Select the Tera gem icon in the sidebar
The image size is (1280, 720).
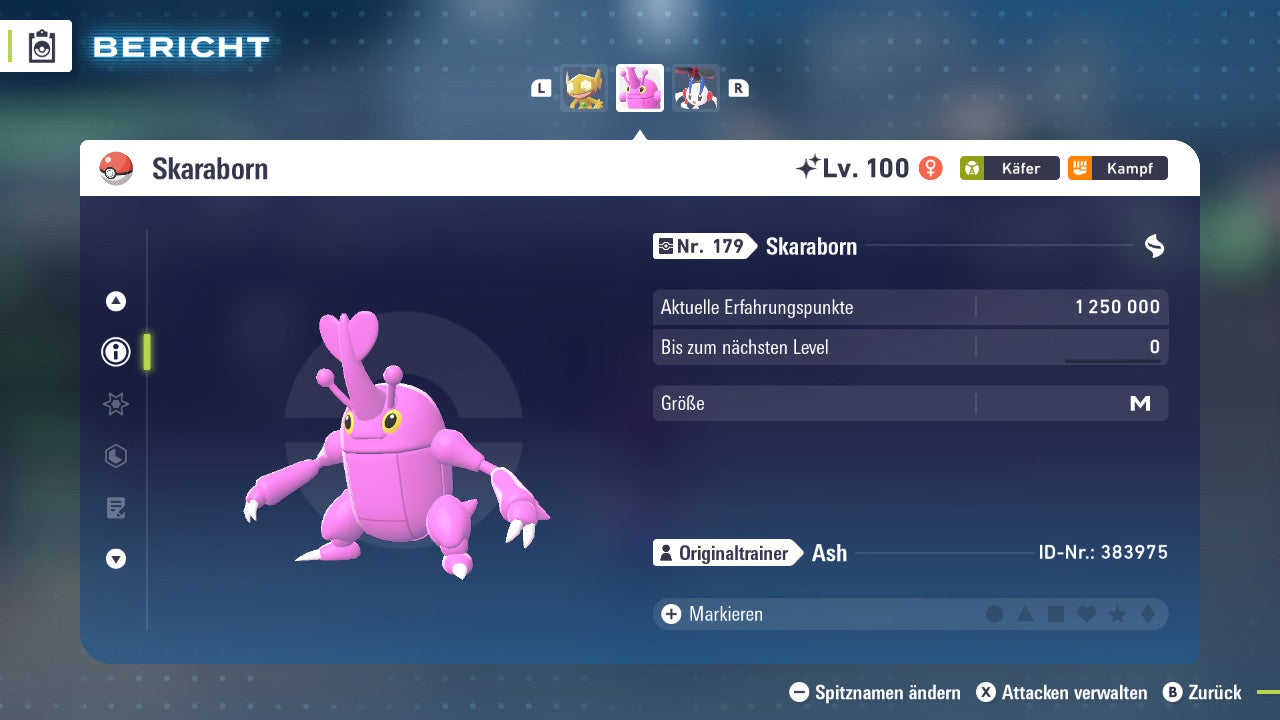point(115,456)
